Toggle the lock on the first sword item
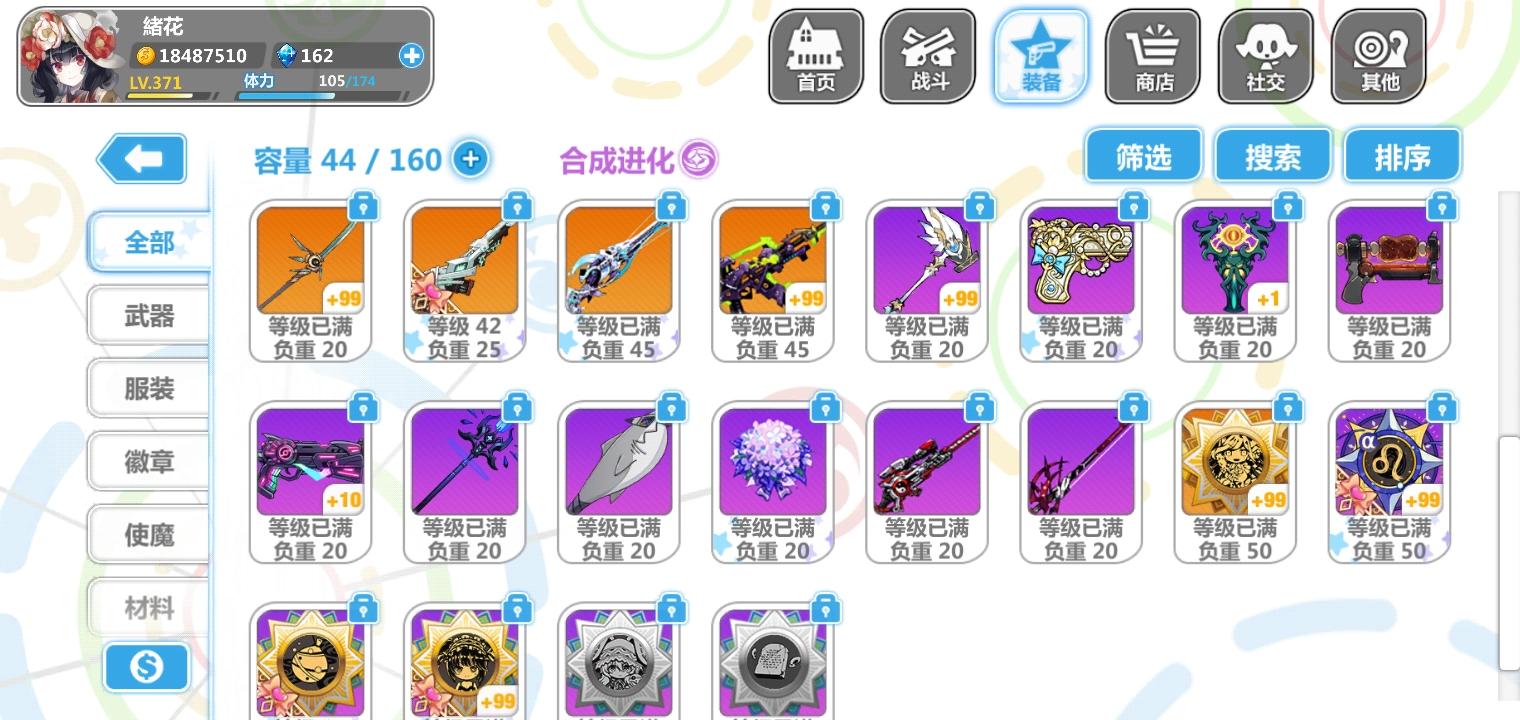Image resolution: width=1520 pixels, height=720 pixels. click(365, 207)
